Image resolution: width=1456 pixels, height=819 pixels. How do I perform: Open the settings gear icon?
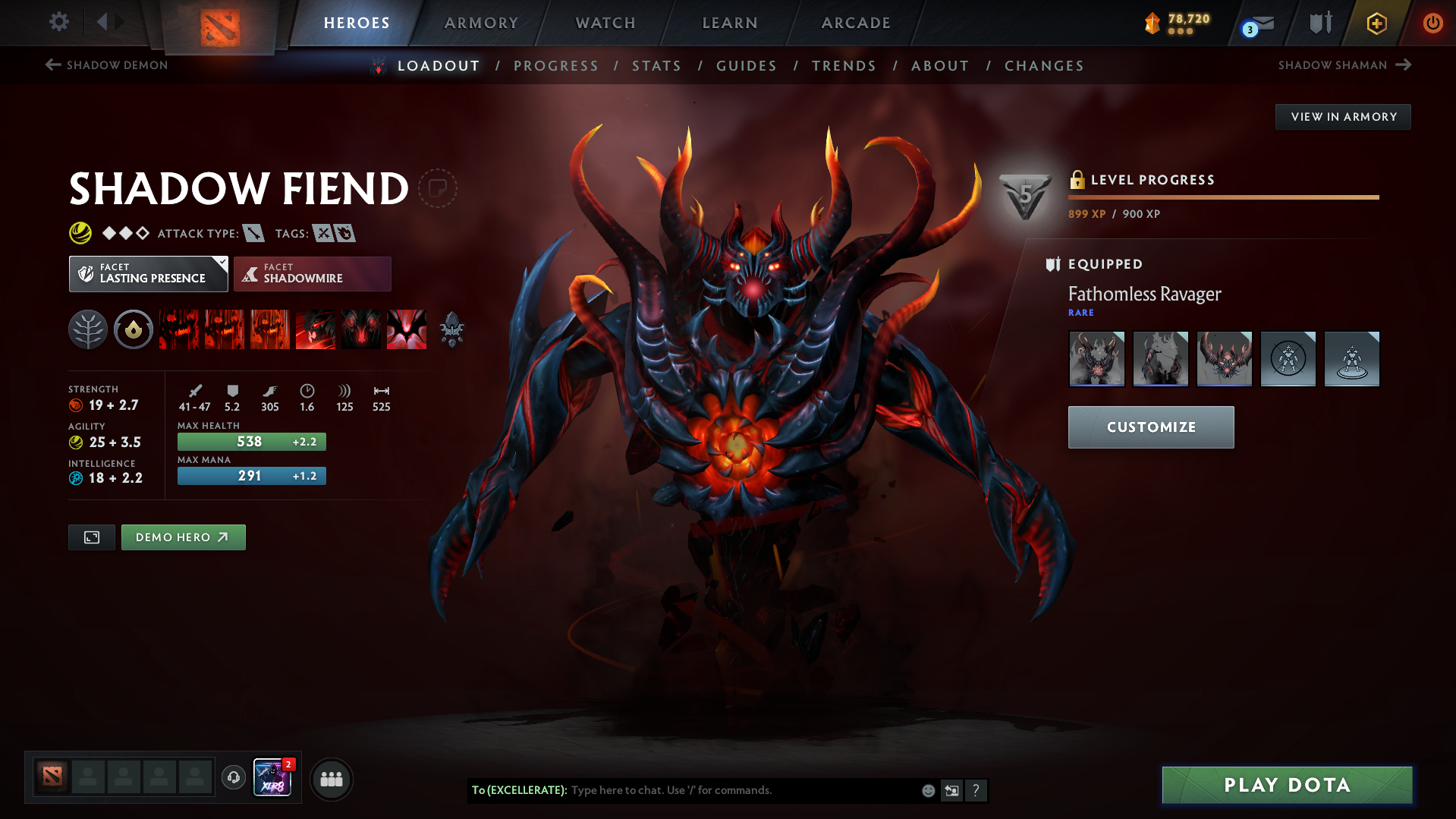[x=58, y=22]
